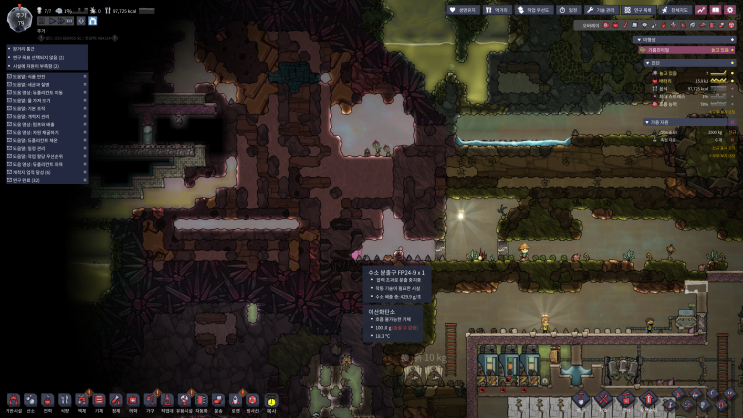The width and height of the screenshot is (743, 418).
Task: Select the 가구 (Furniture) build category
Action: click(150, 402)
